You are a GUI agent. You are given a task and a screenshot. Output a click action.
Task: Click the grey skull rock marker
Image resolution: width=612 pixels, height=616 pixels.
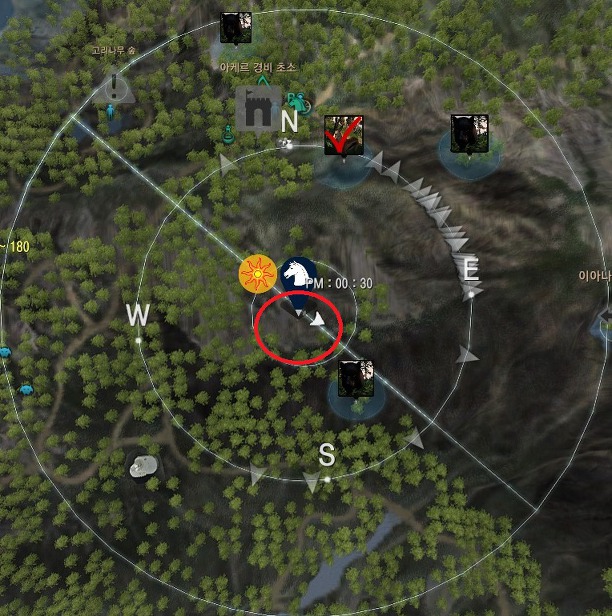(144, 465)
